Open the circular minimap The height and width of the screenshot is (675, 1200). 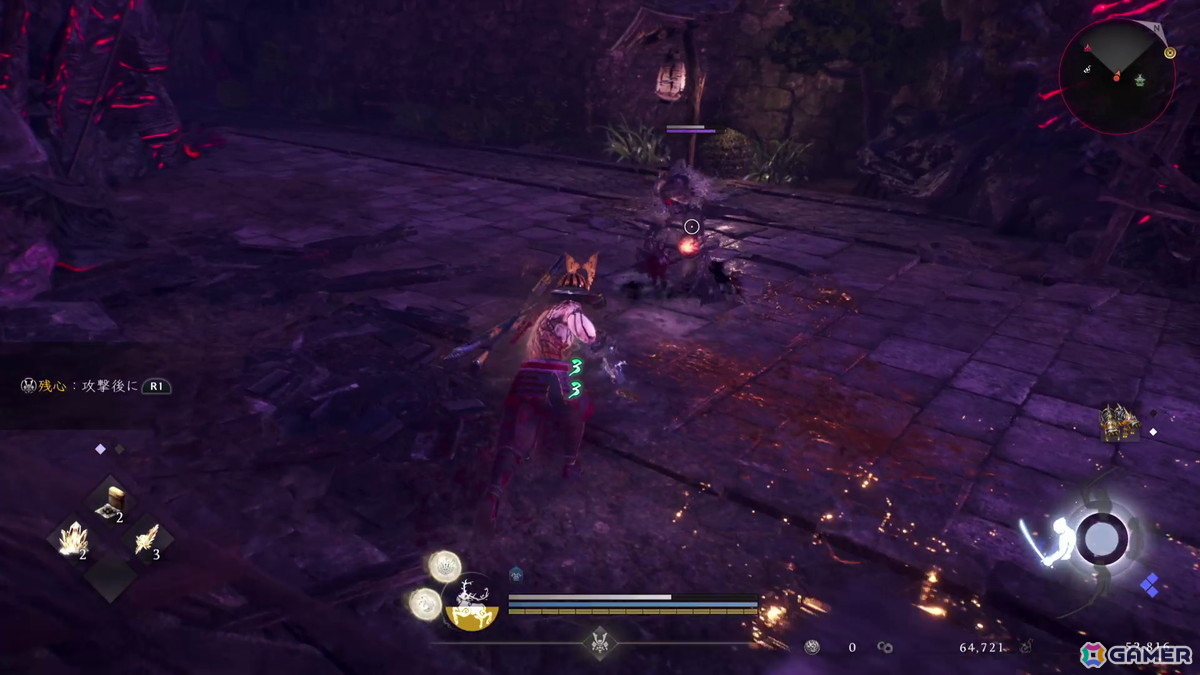coord(1116,76)
